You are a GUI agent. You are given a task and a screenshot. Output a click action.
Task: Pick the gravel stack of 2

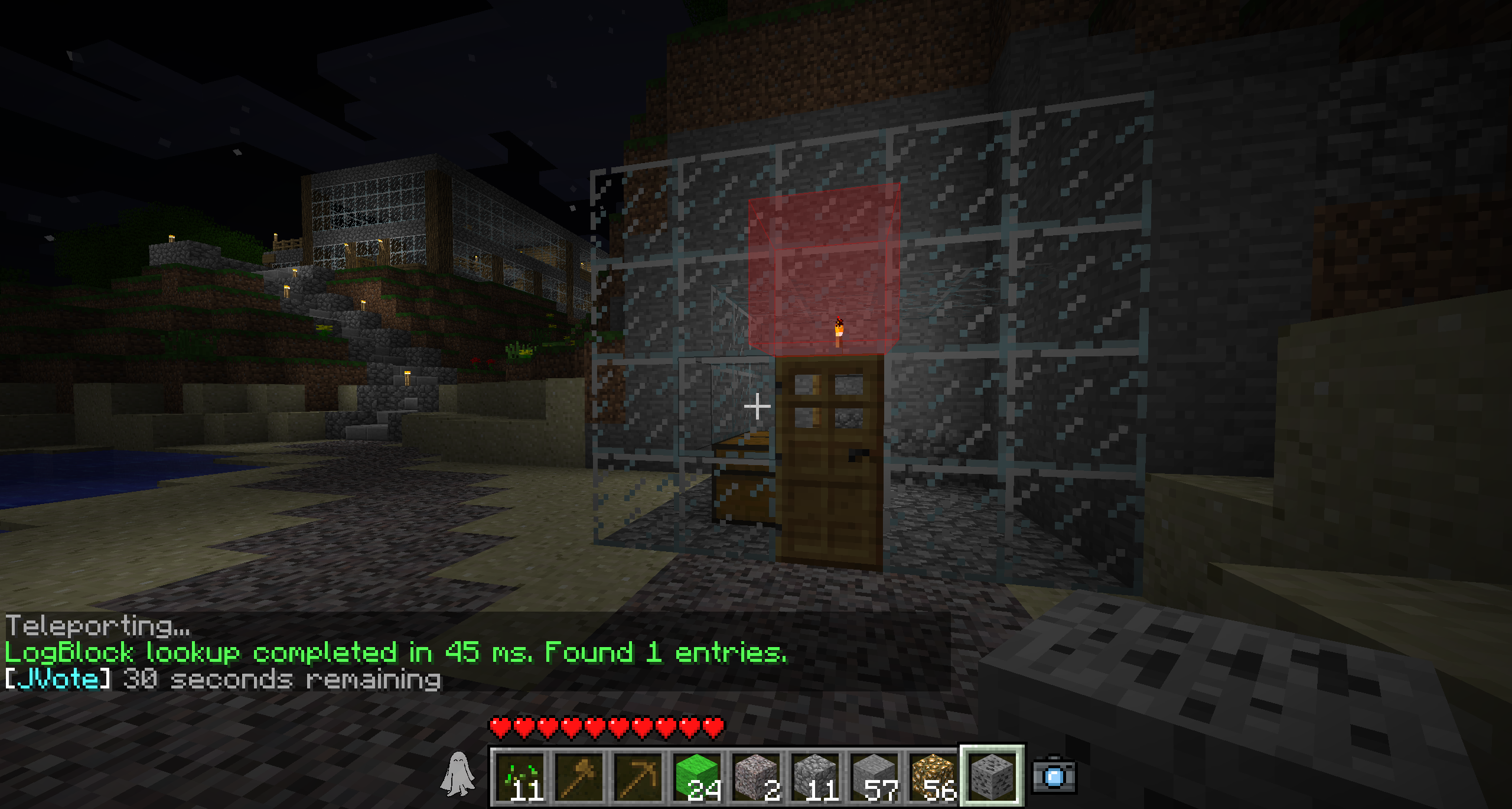point(757,776)
